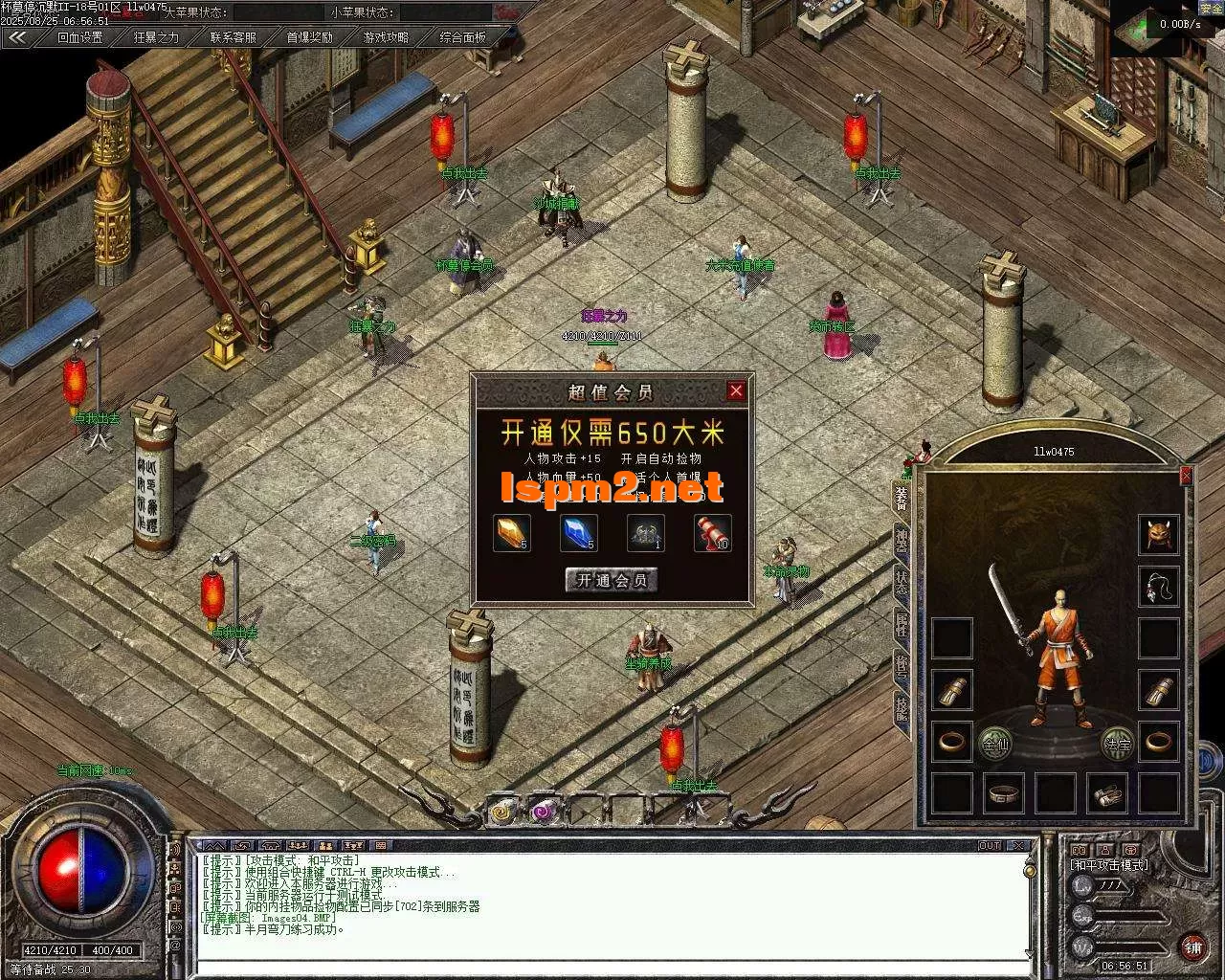Image resolution: width=1225 pixels, height=980 pixels.
Task: Select the equipped necklace slot
Action: pos(1158,586)
